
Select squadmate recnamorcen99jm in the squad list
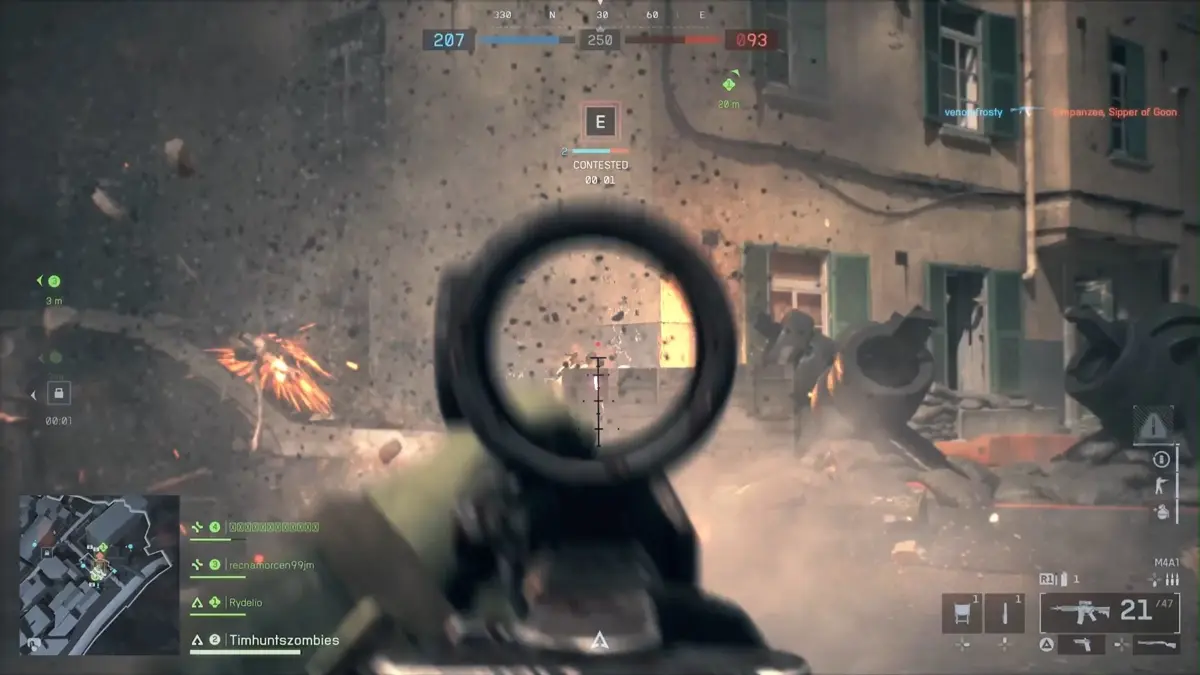[270, 565]
